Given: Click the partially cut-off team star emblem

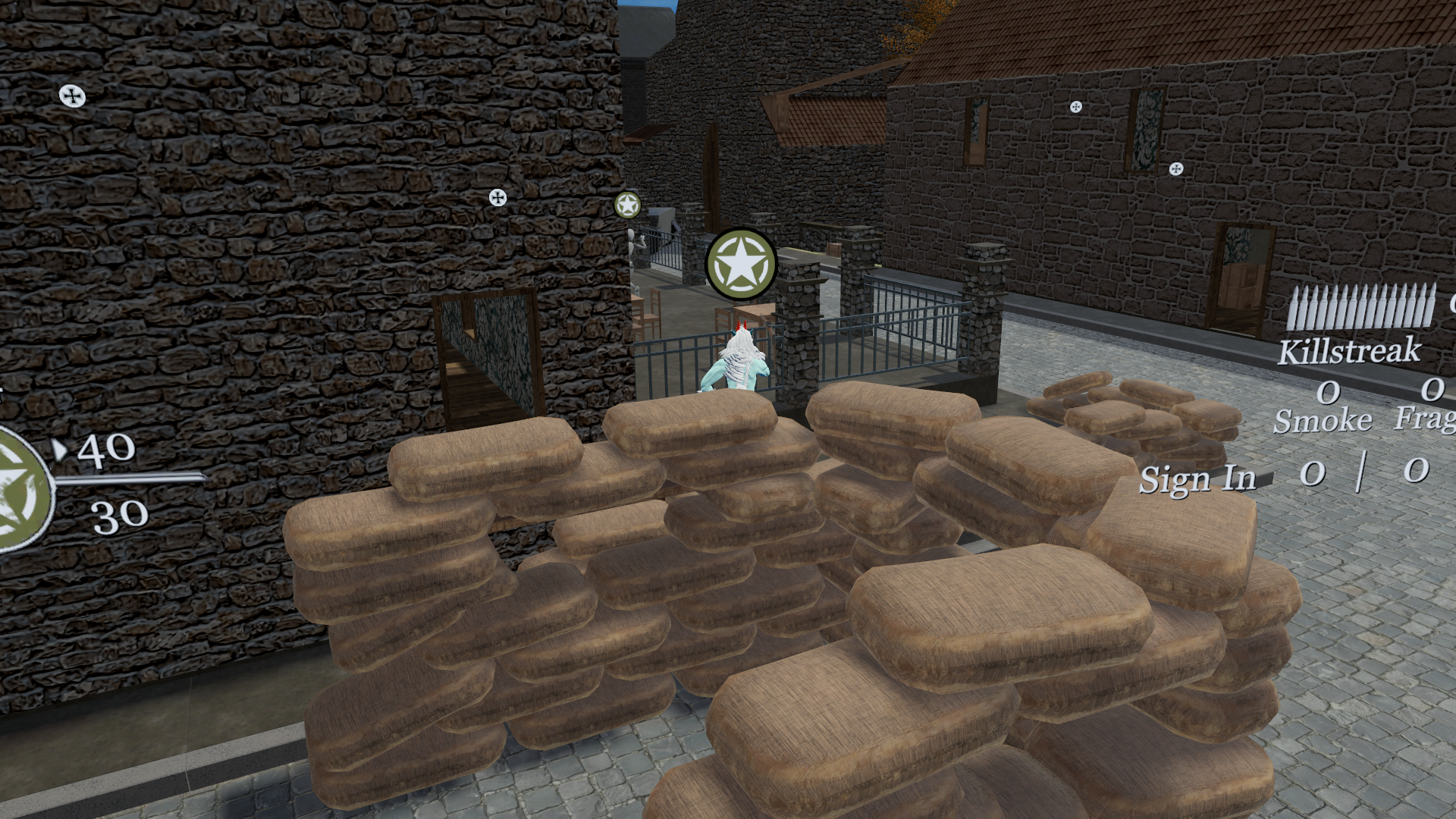Looking at the screenshot, I should point(23,488).
